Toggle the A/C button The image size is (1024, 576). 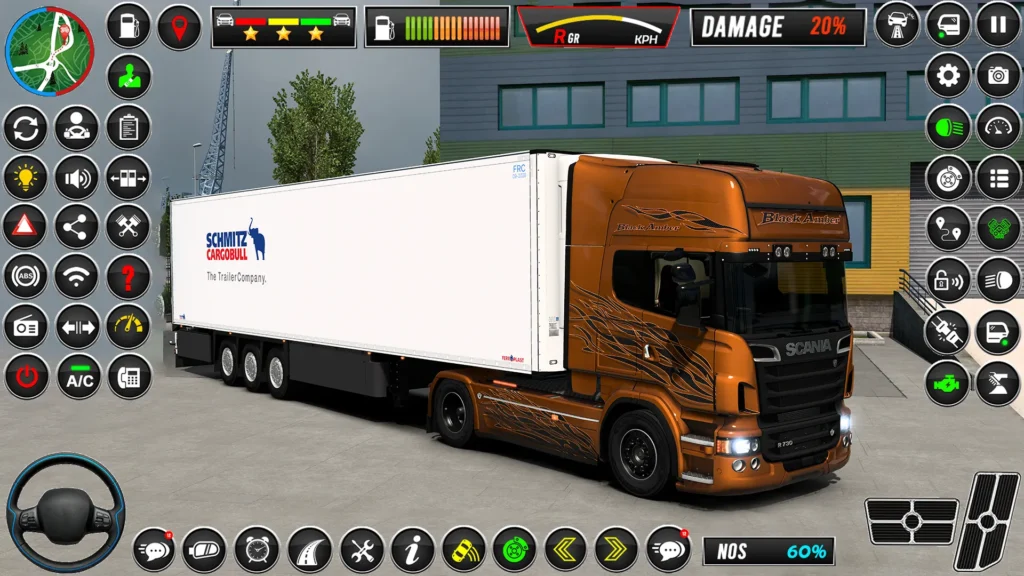click(78, 378)
